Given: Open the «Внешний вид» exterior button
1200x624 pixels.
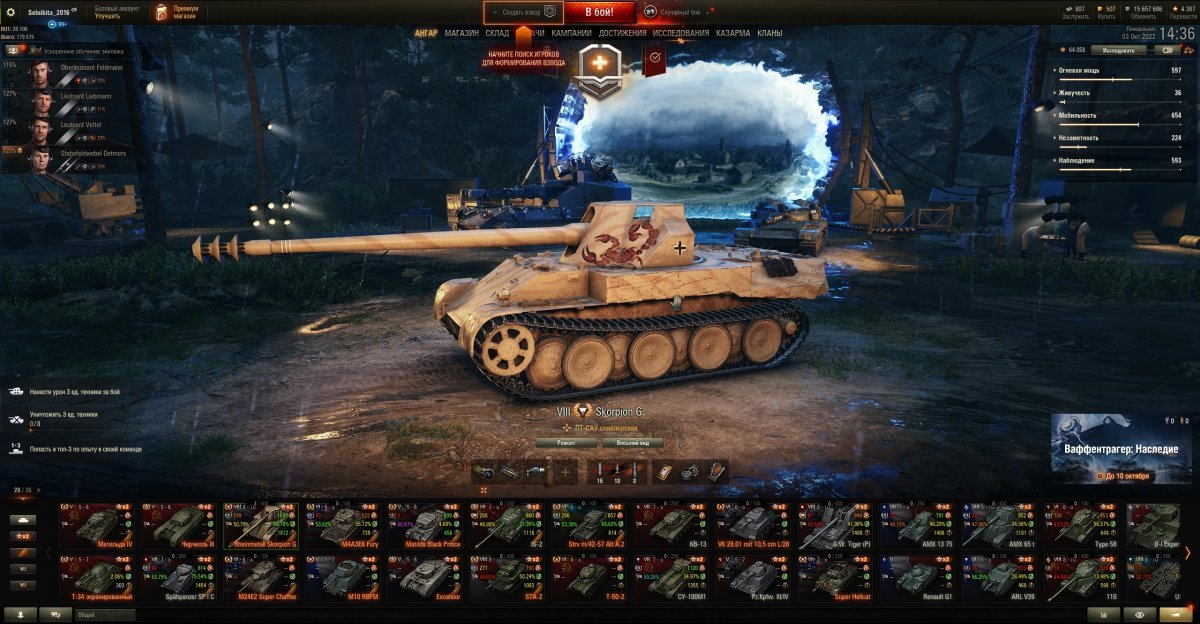Looking at the screenshot, I should 632,442.
